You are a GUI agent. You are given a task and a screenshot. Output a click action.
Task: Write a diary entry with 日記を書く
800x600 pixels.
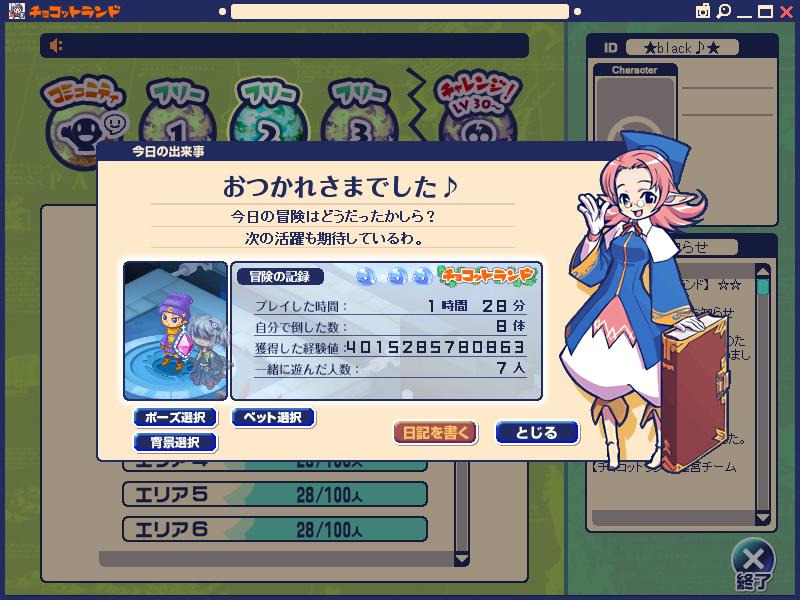click(435, 433)
